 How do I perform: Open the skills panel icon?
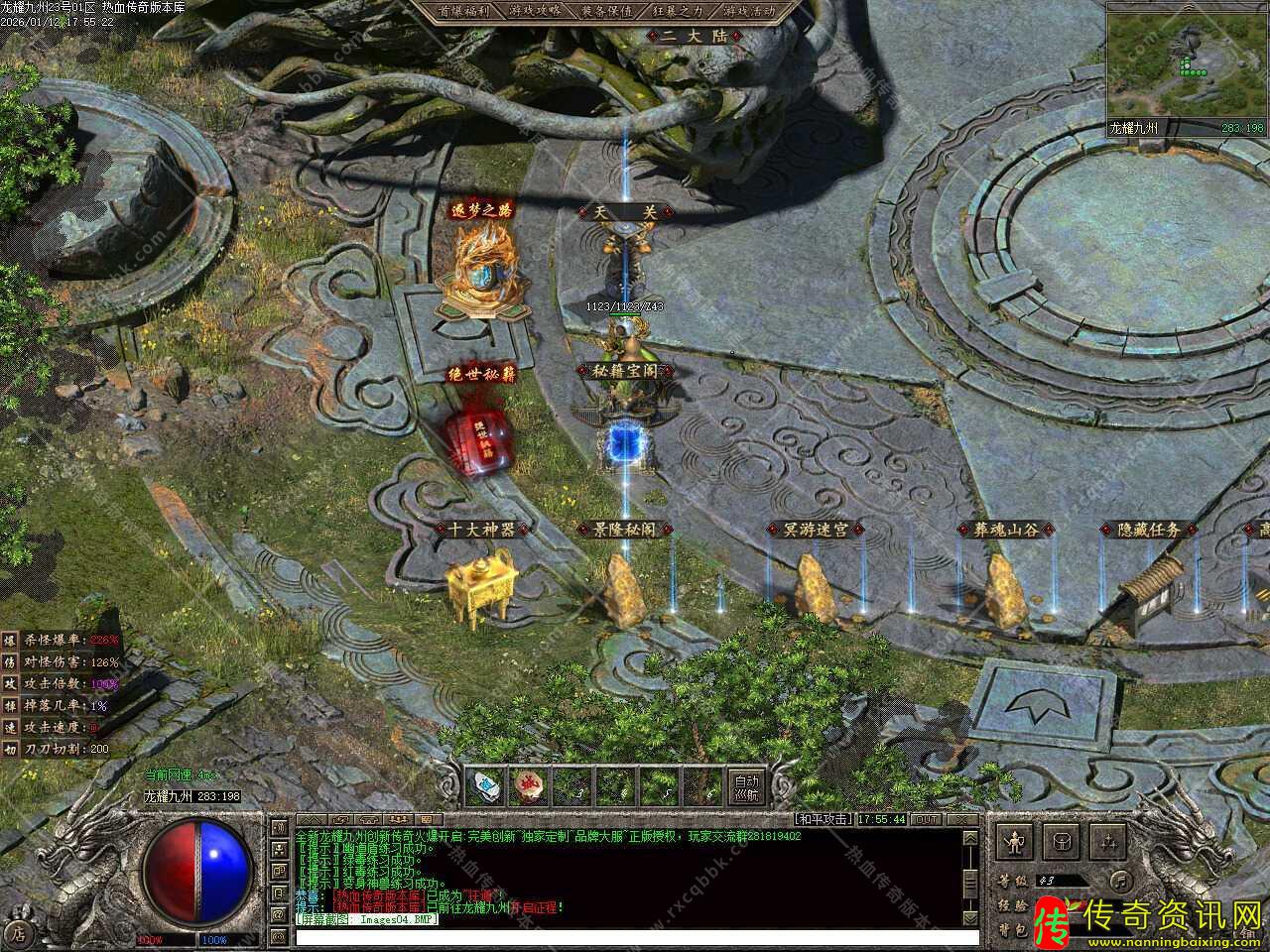1108,842
